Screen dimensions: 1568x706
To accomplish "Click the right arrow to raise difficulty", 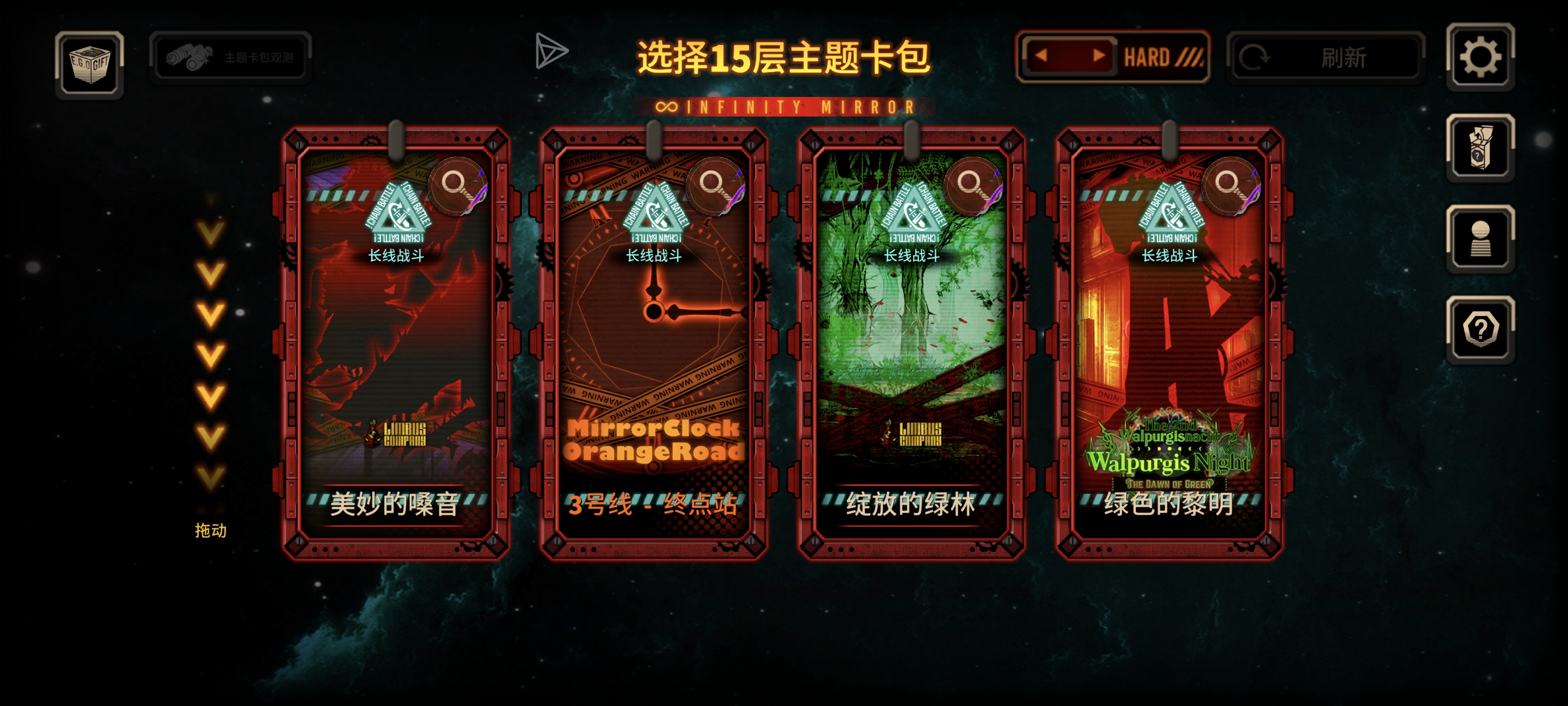I will [1099, 57].
